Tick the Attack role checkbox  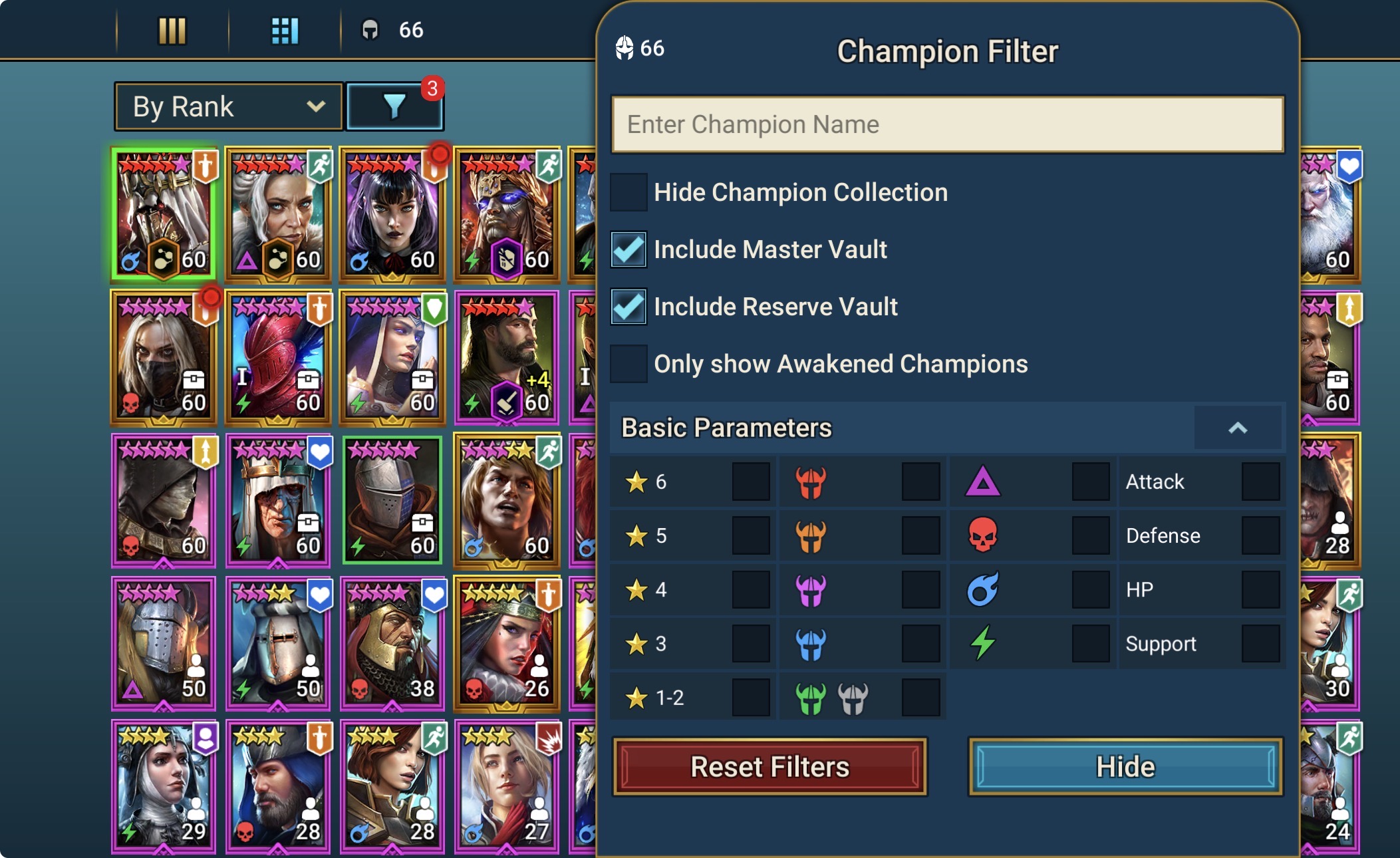1260,482
